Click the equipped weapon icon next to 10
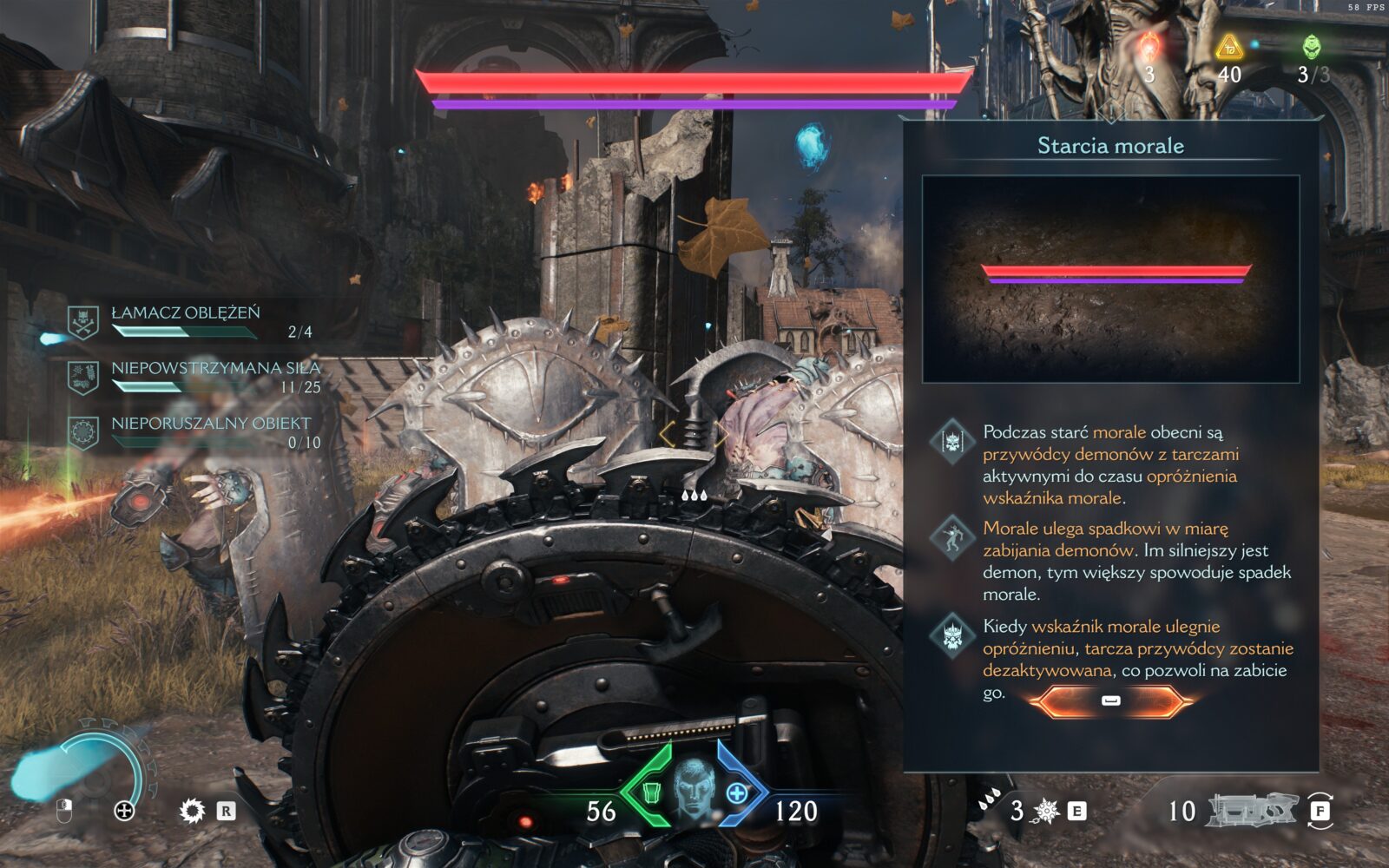The image size is (1389, 868). [x=1252, y=810]
